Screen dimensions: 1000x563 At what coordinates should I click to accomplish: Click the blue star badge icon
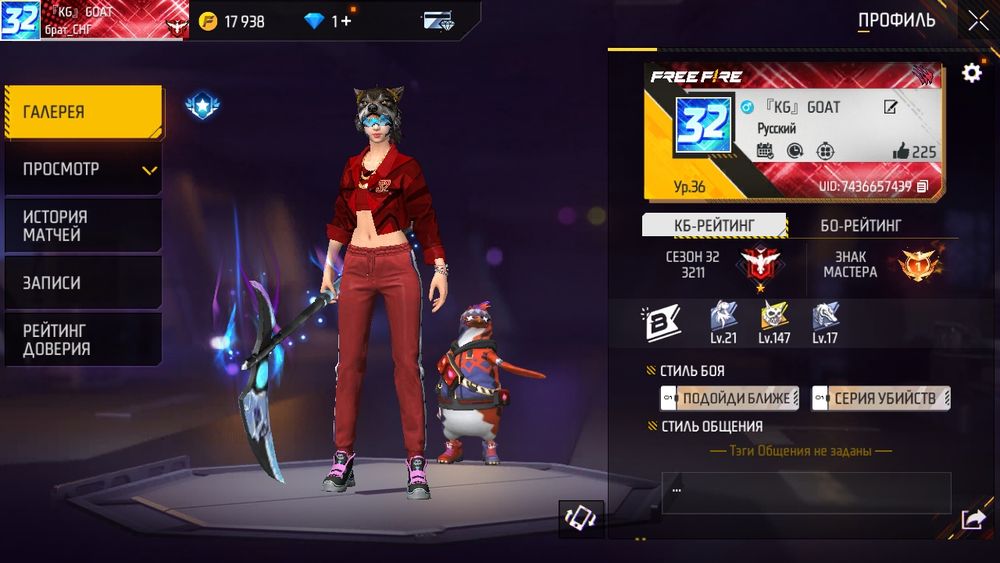coord(202,106)
